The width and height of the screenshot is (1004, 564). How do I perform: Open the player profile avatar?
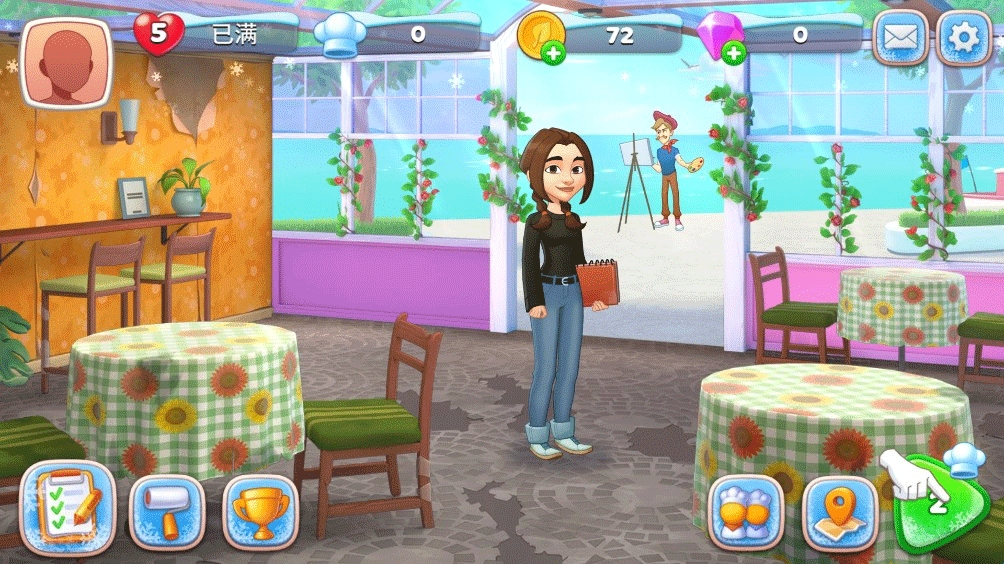(66, 63)
